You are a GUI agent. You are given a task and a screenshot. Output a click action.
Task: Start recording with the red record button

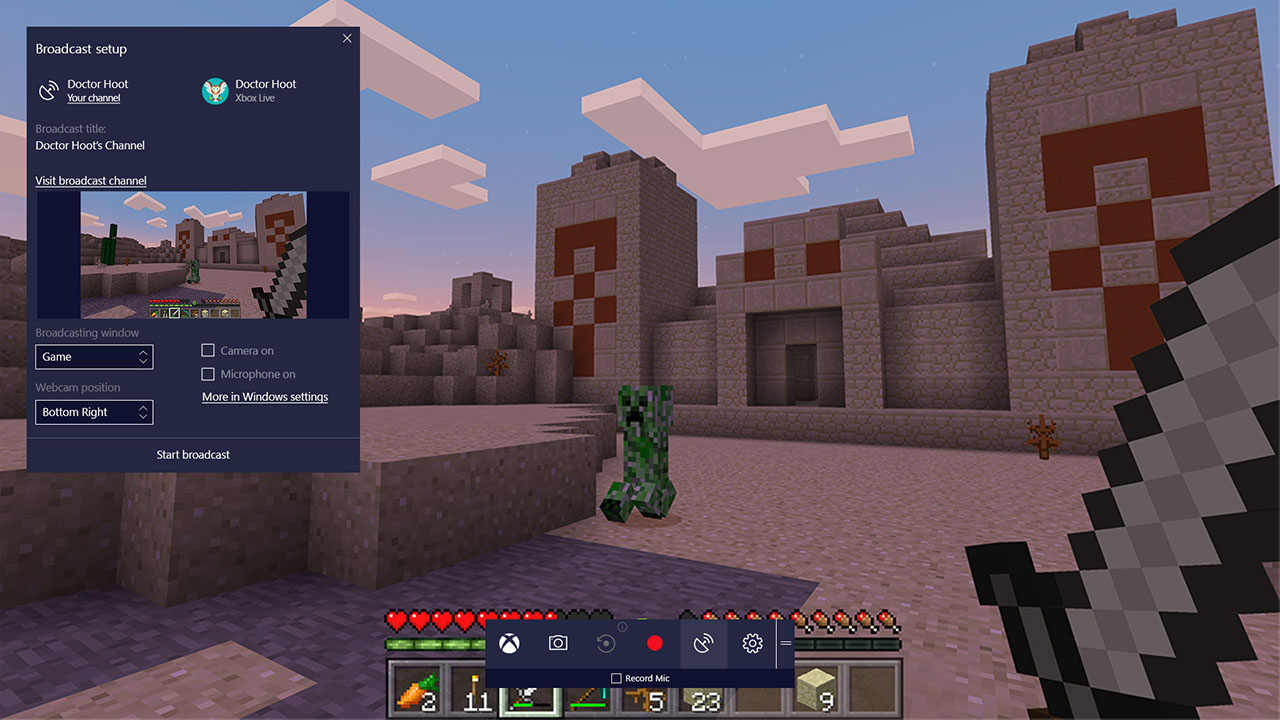click(x=656, y=644)
